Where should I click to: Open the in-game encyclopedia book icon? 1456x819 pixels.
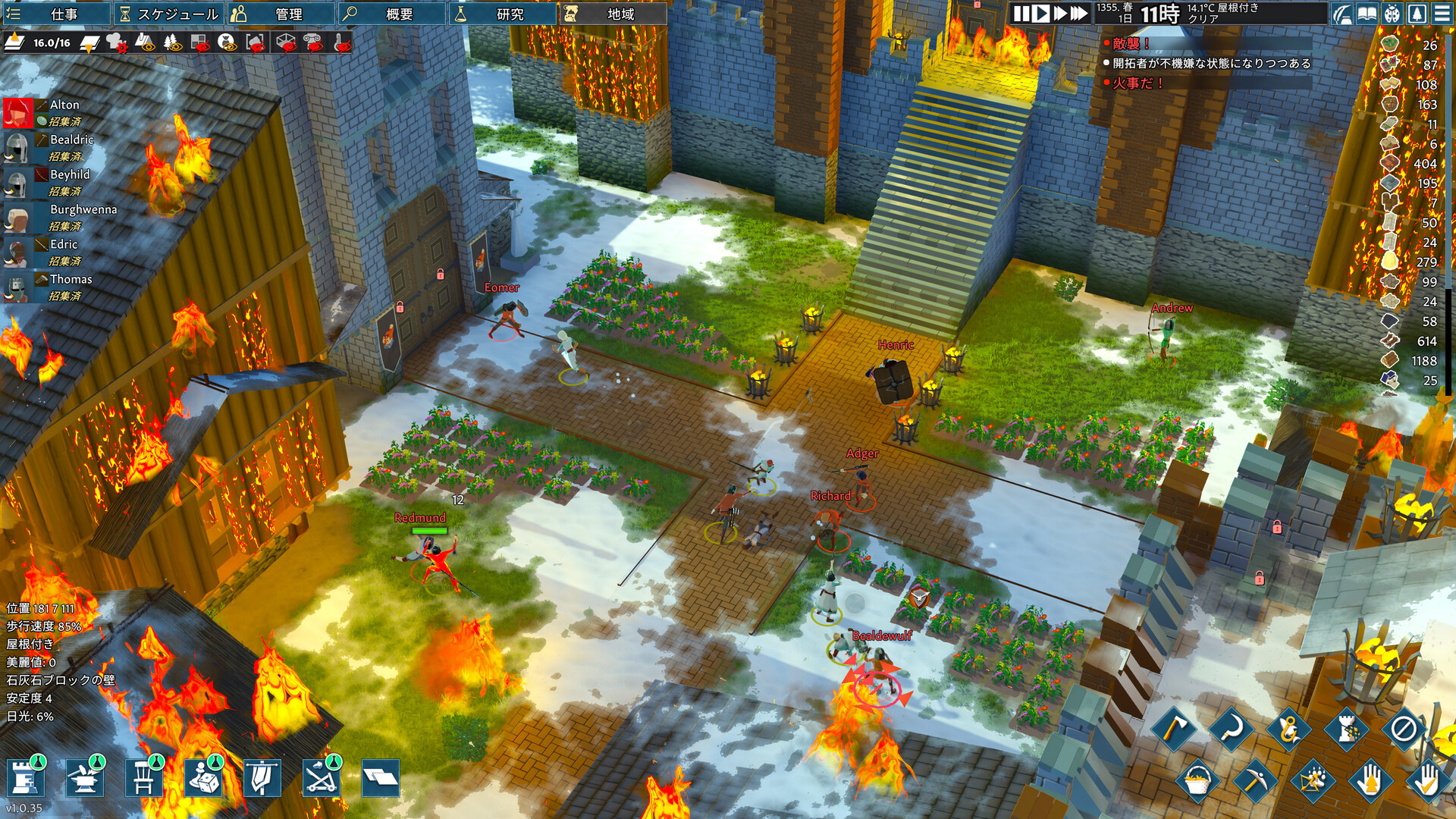[1367, 14]
